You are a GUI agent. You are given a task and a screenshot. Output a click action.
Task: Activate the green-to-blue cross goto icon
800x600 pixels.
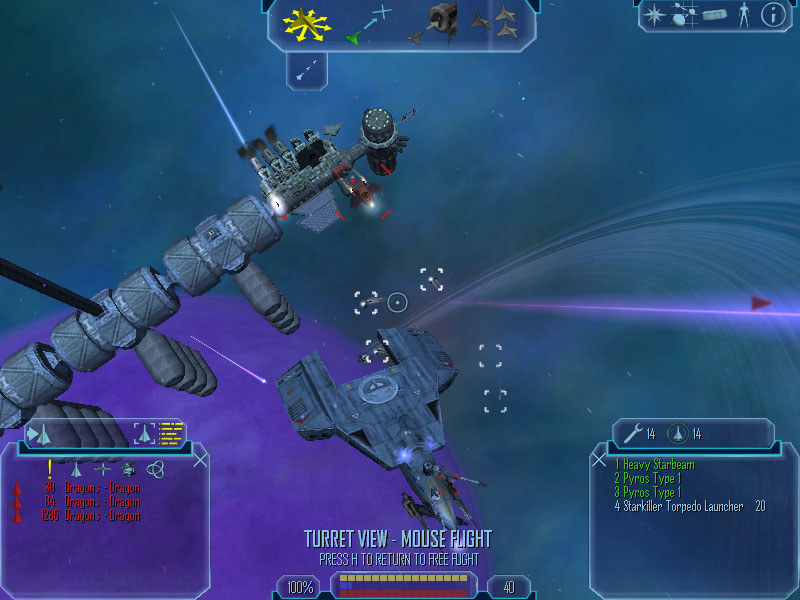coord(369,25)
